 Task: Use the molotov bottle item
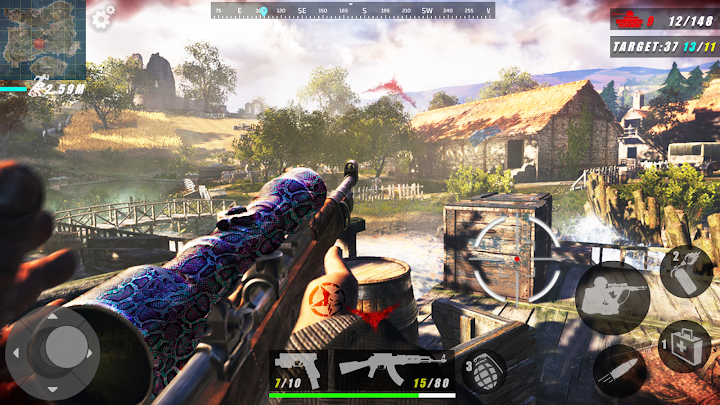[x=685, y=272]
